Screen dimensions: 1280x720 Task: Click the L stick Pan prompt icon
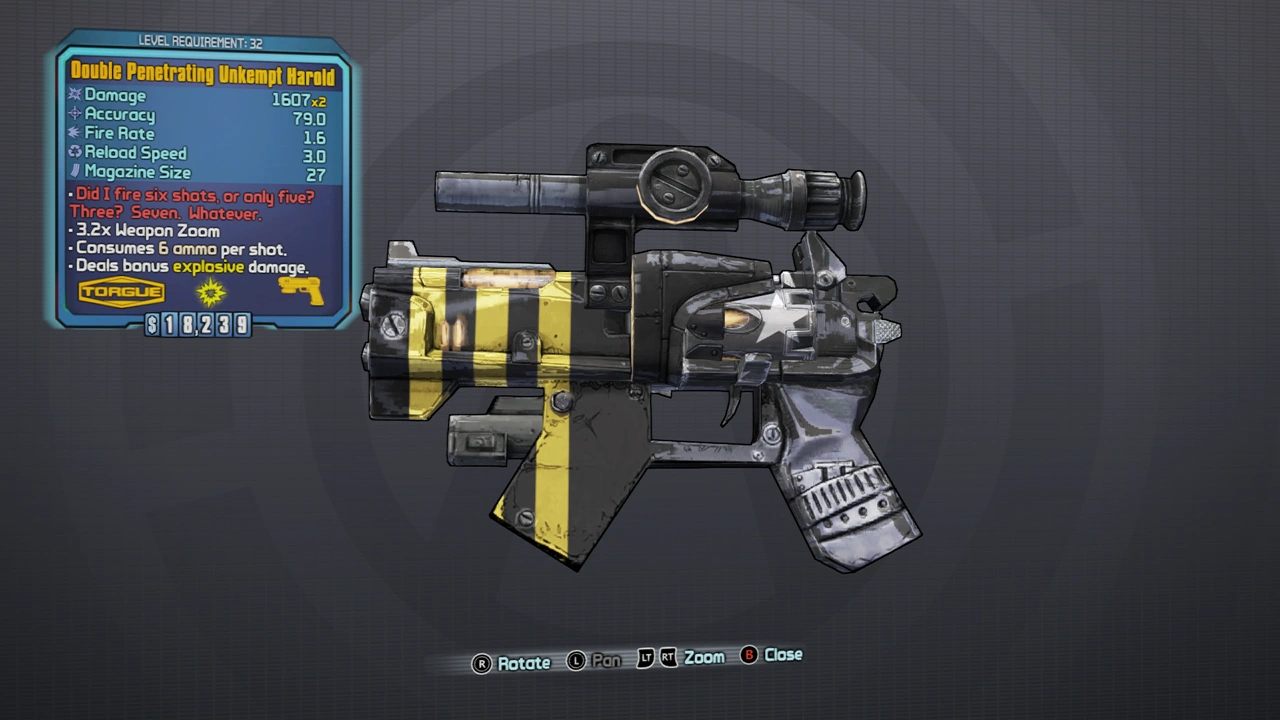pos(577,660)
